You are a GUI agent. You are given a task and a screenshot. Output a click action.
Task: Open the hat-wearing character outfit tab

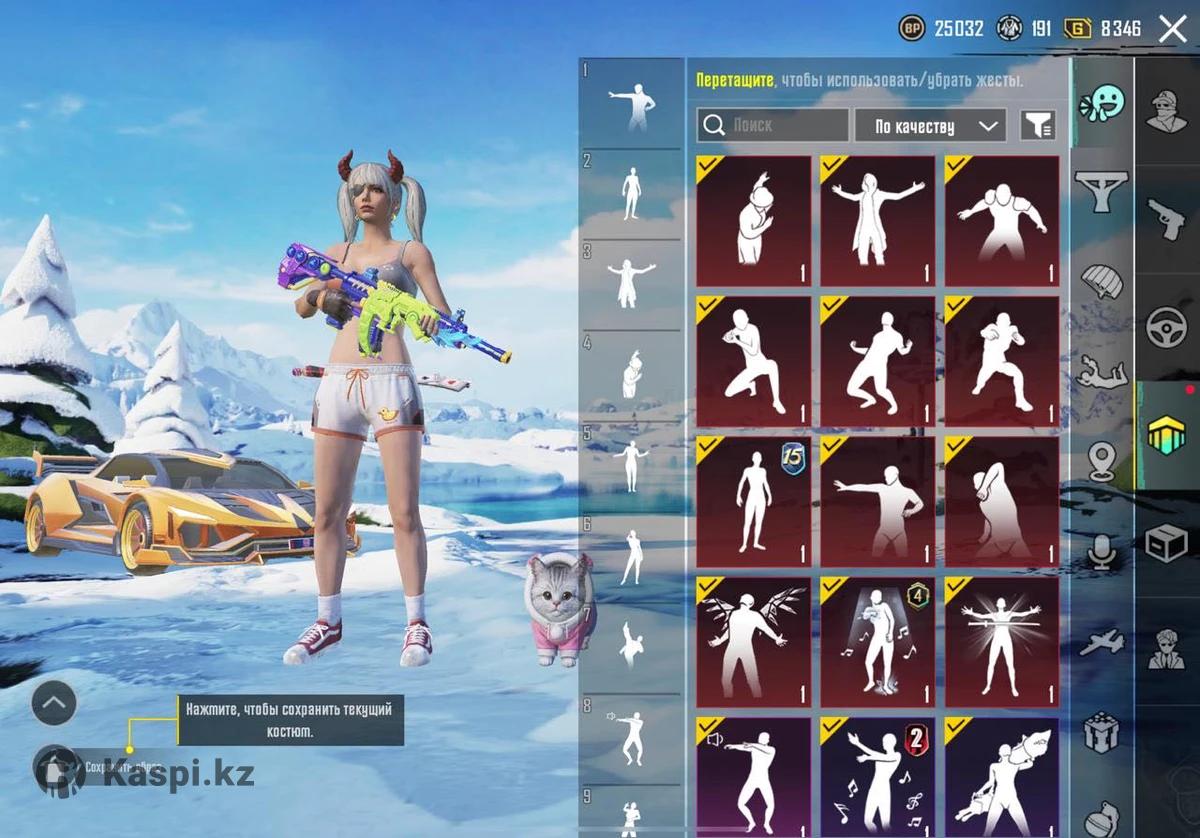[1166, 110]
